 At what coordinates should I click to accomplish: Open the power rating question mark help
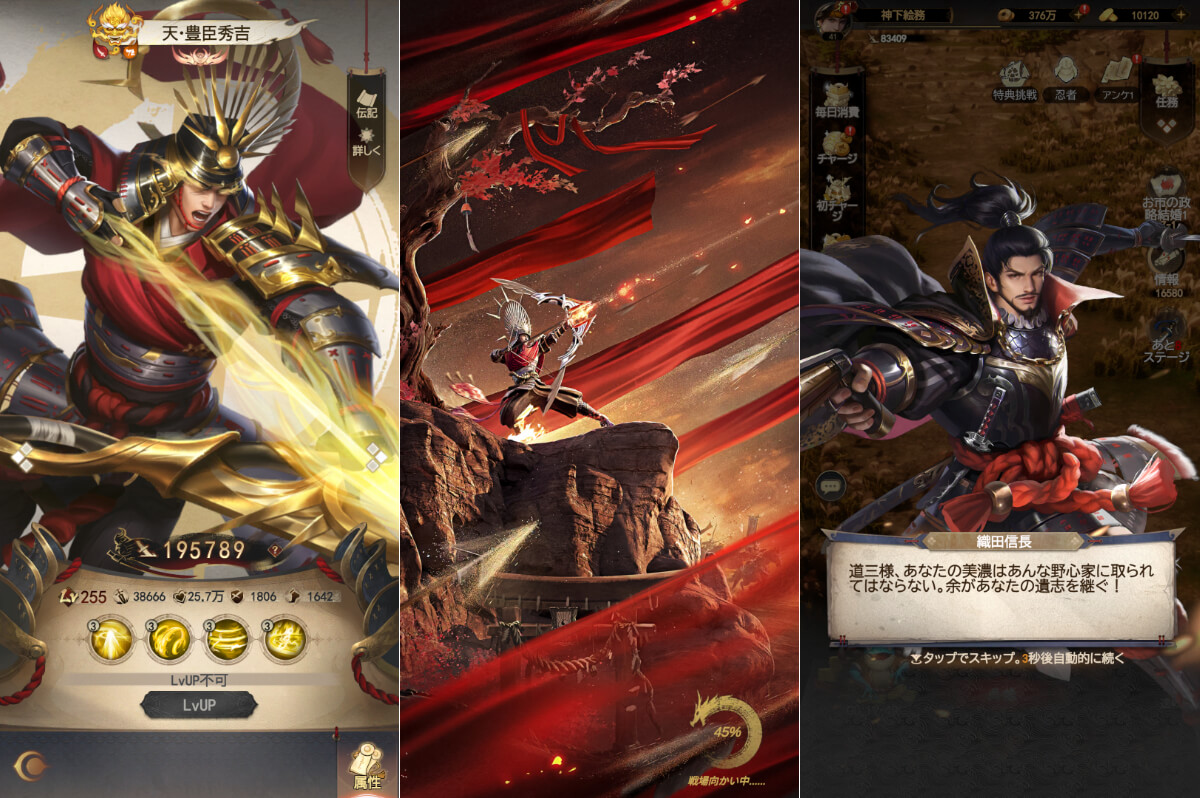[x=273, y=550]
